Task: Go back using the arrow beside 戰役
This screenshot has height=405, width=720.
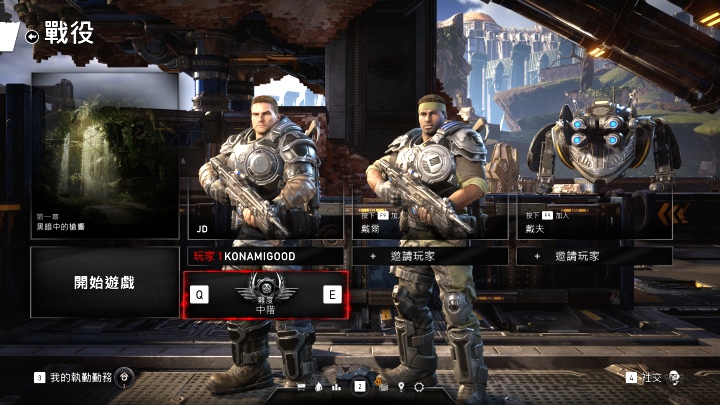Action: click(x=32, y=36)
